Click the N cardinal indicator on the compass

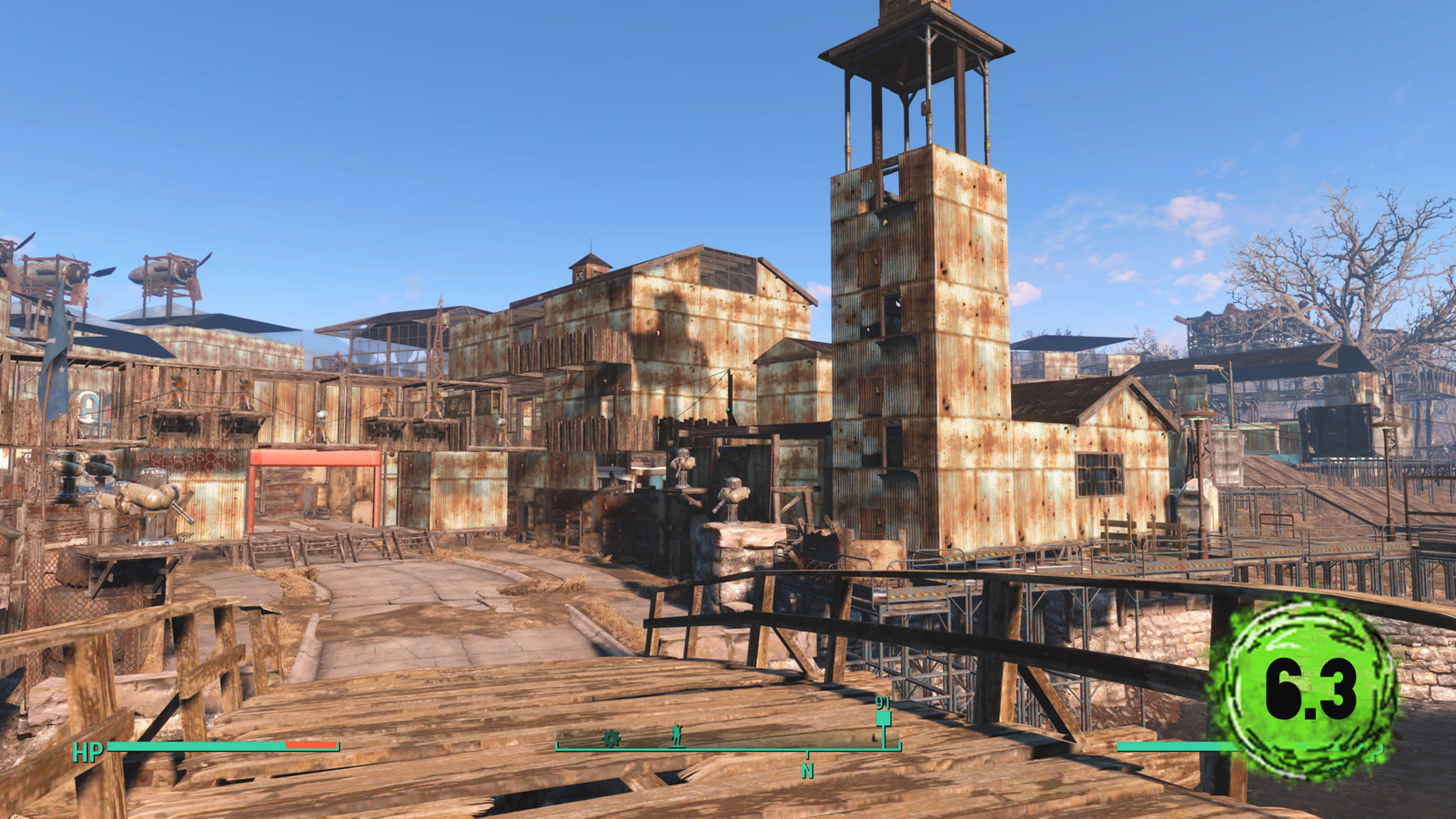808,769
